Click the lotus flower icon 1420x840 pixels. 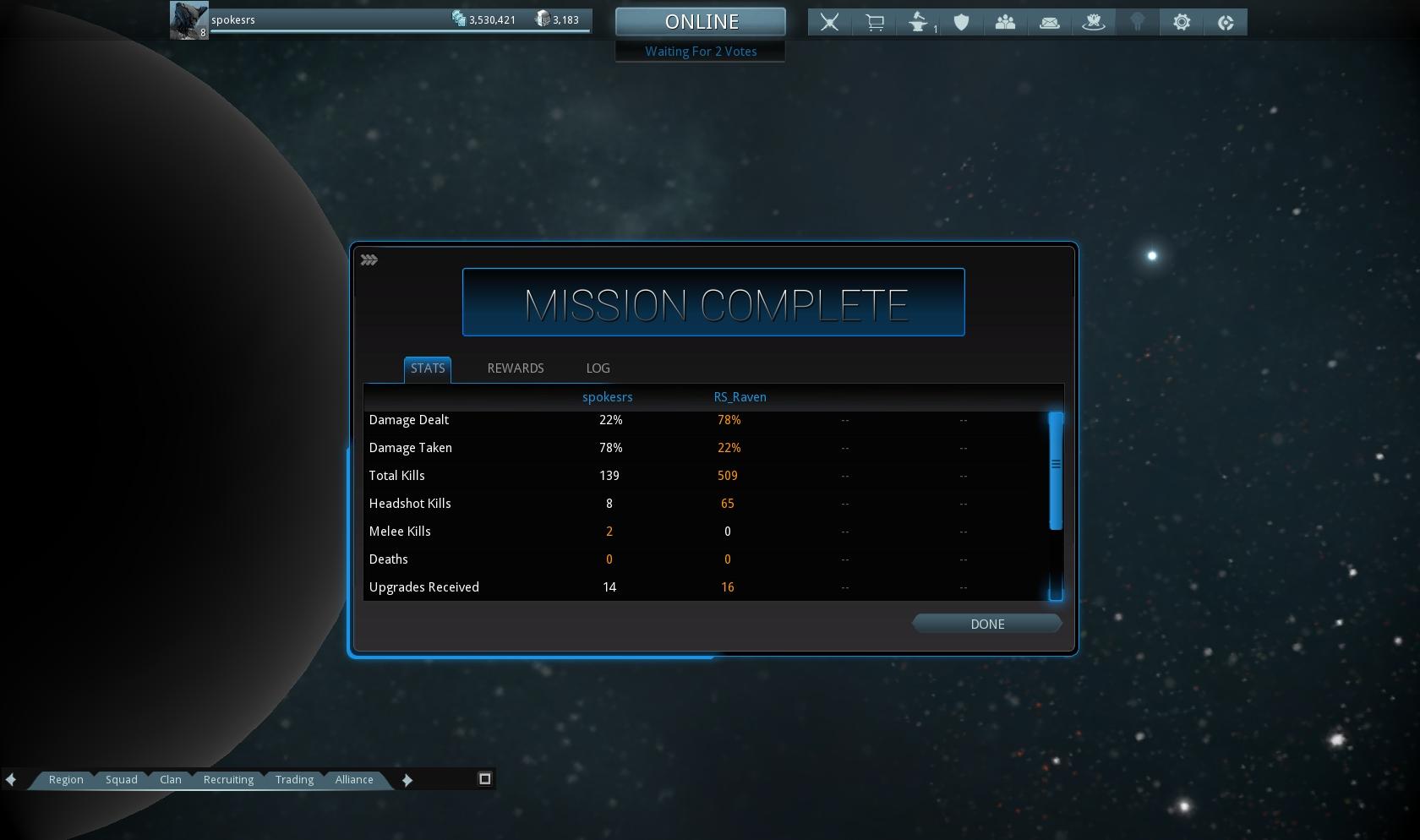click(x=1094, y=23)
